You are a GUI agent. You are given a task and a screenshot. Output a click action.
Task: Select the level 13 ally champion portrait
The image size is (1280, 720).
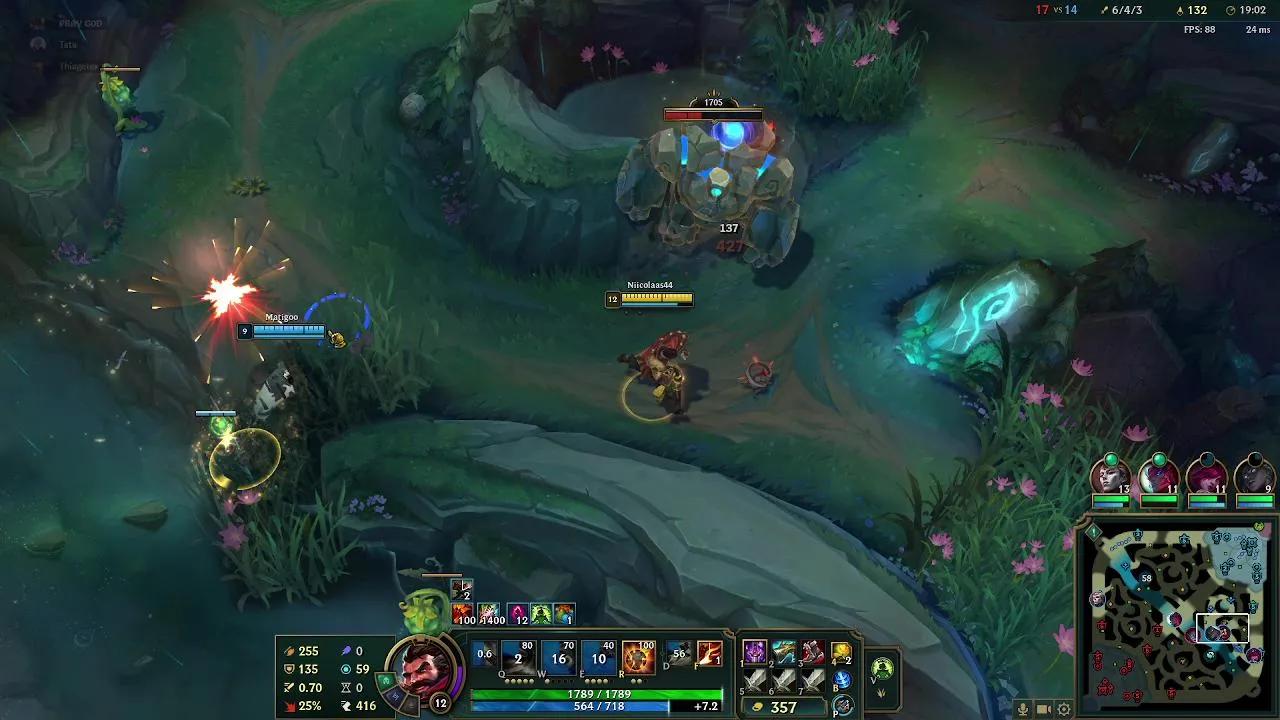(x=1109, y=478)
